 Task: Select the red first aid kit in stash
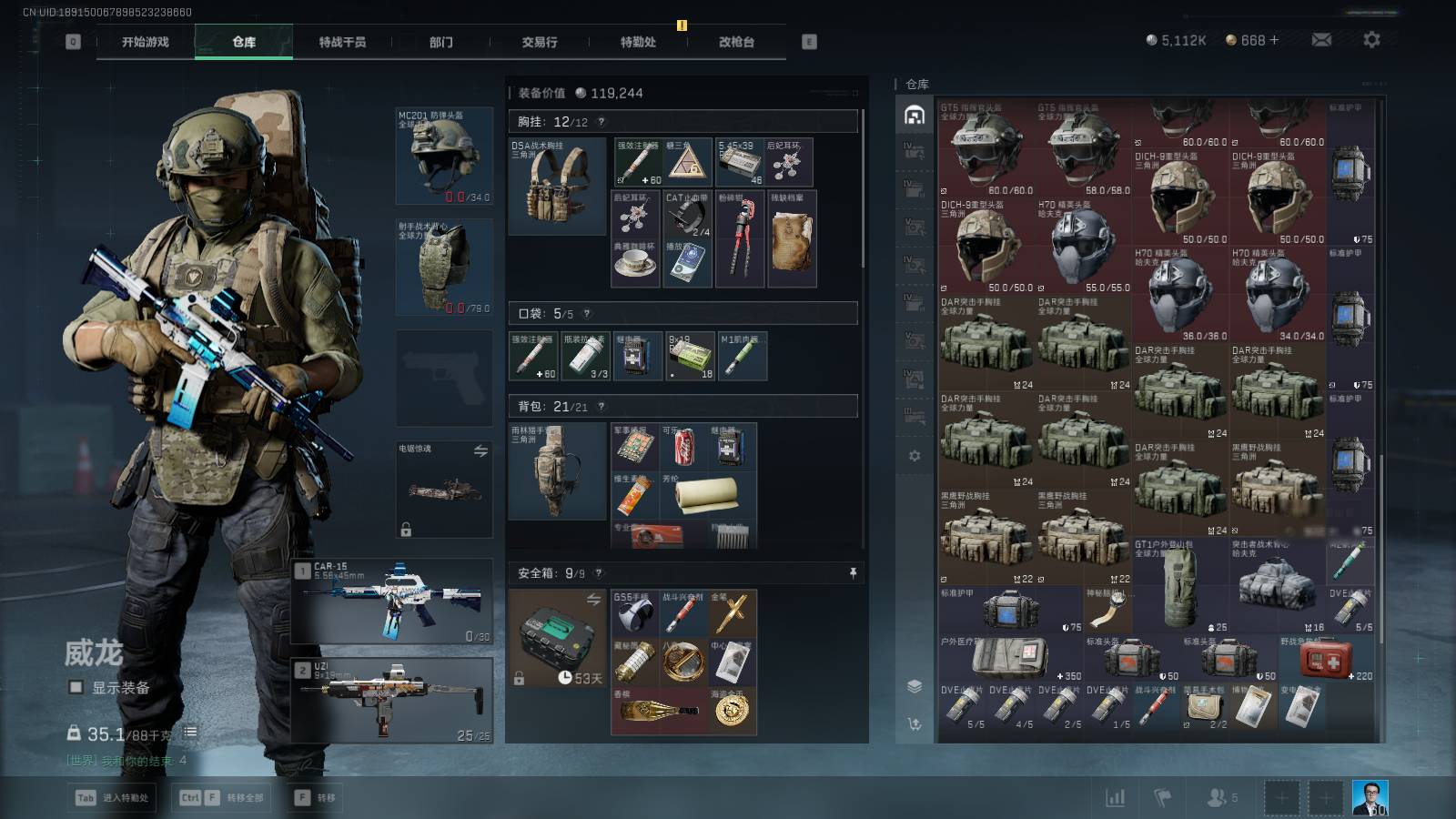pyautogui.click(x=1325, y=659)
